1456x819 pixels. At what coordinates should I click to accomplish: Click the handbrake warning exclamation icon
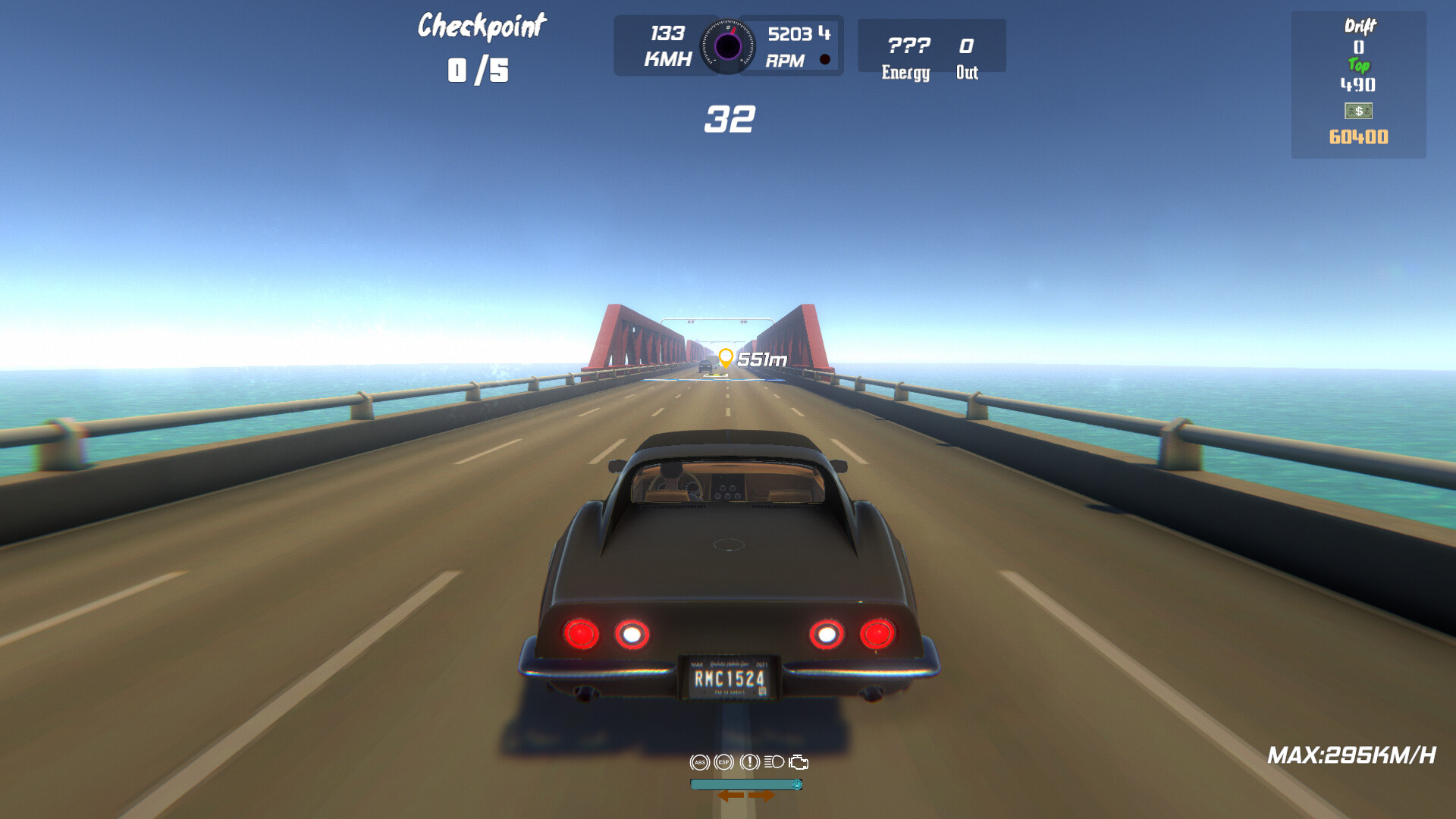pos(750,762)
